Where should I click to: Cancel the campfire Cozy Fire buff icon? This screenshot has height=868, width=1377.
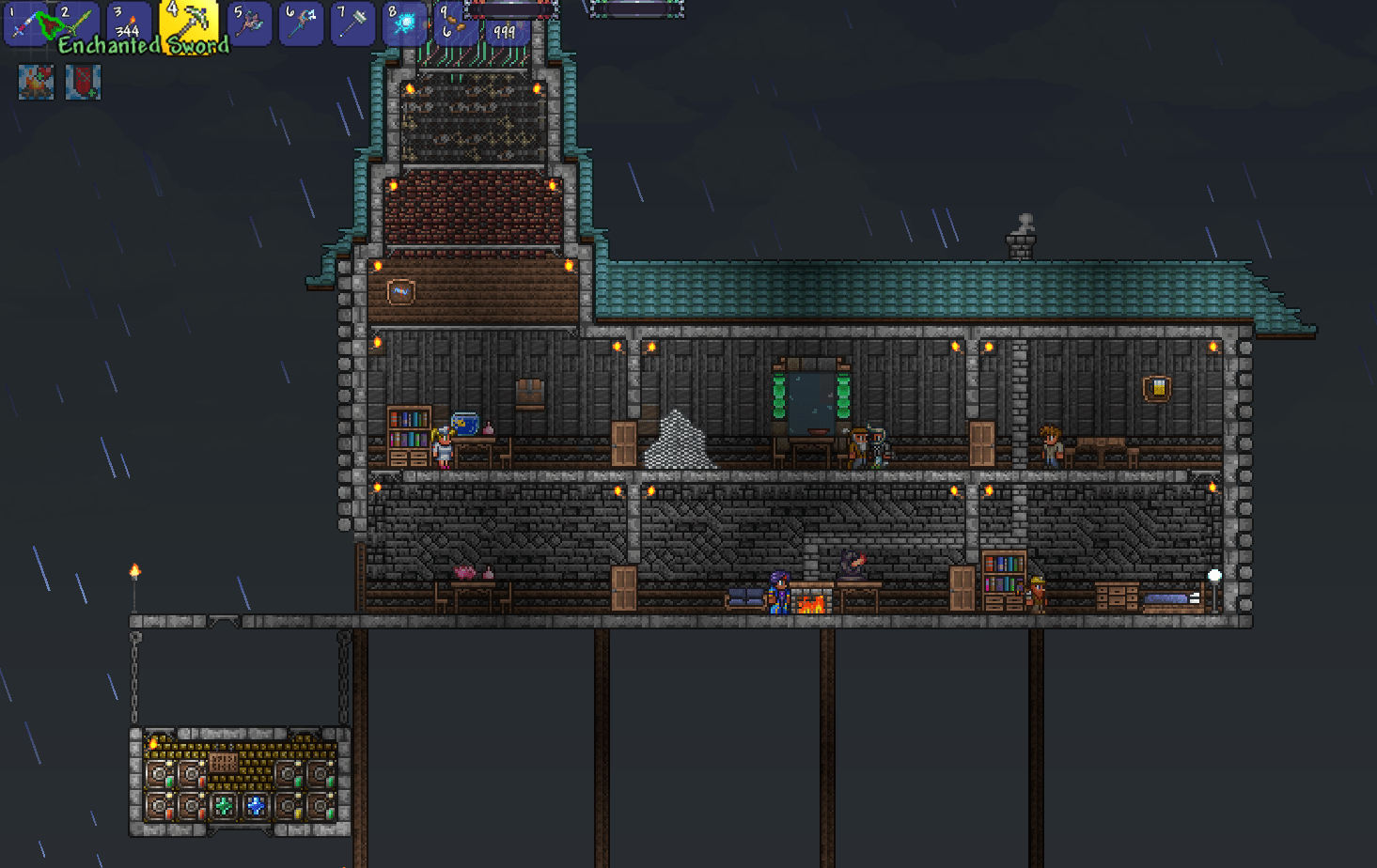[34, 83]
